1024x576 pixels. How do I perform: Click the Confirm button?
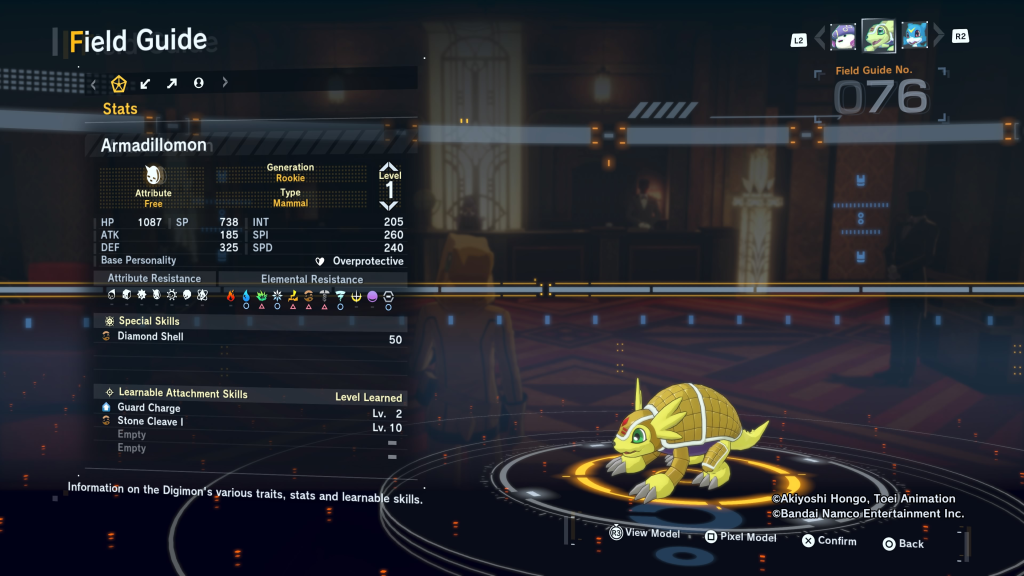click(x=829, y=541)
